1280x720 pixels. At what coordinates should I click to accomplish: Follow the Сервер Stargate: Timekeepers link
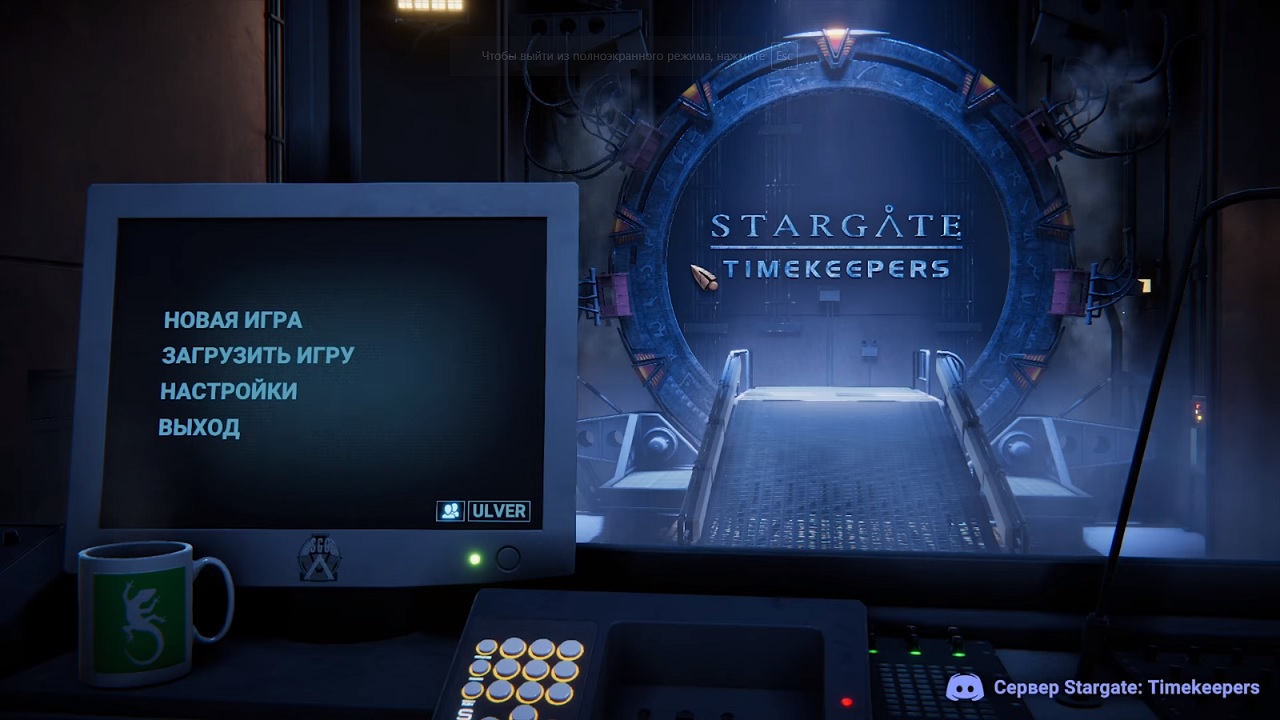tap(1124, 688)
